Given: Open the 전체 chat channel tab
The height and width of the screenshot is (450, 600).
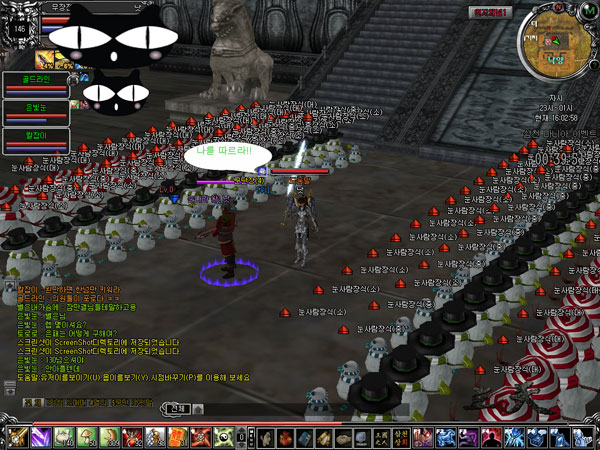Looking at the screenshot, I should point(178,408).
